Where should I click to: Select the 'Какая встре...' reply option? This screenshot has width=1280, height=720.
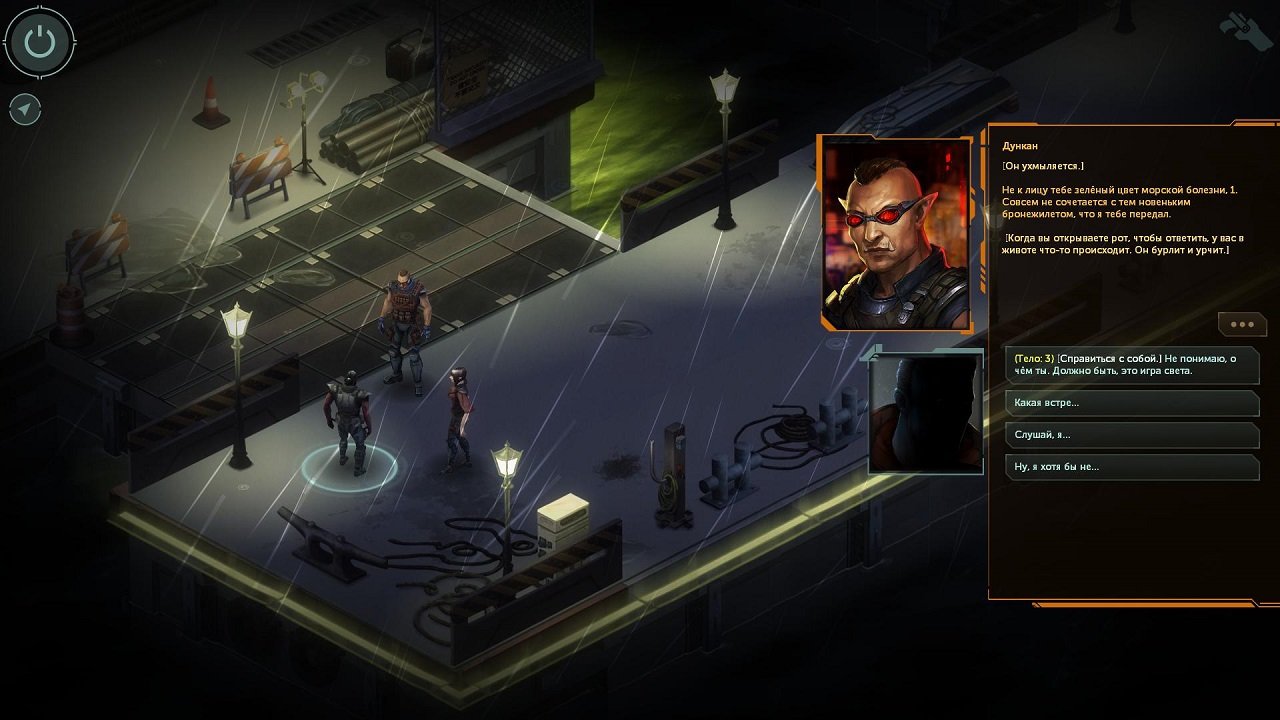[1130, 403]
